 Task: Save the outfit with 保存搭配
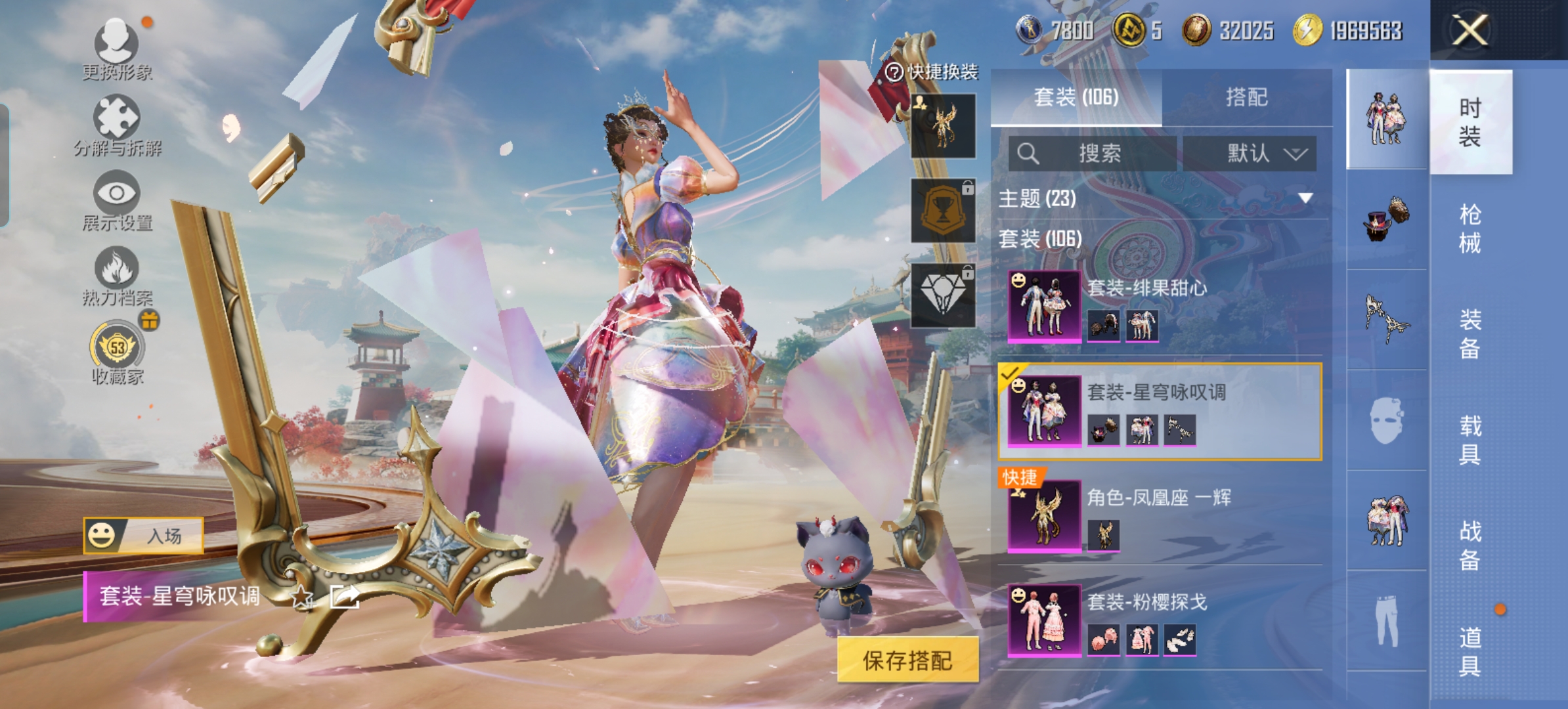(907, 660)
